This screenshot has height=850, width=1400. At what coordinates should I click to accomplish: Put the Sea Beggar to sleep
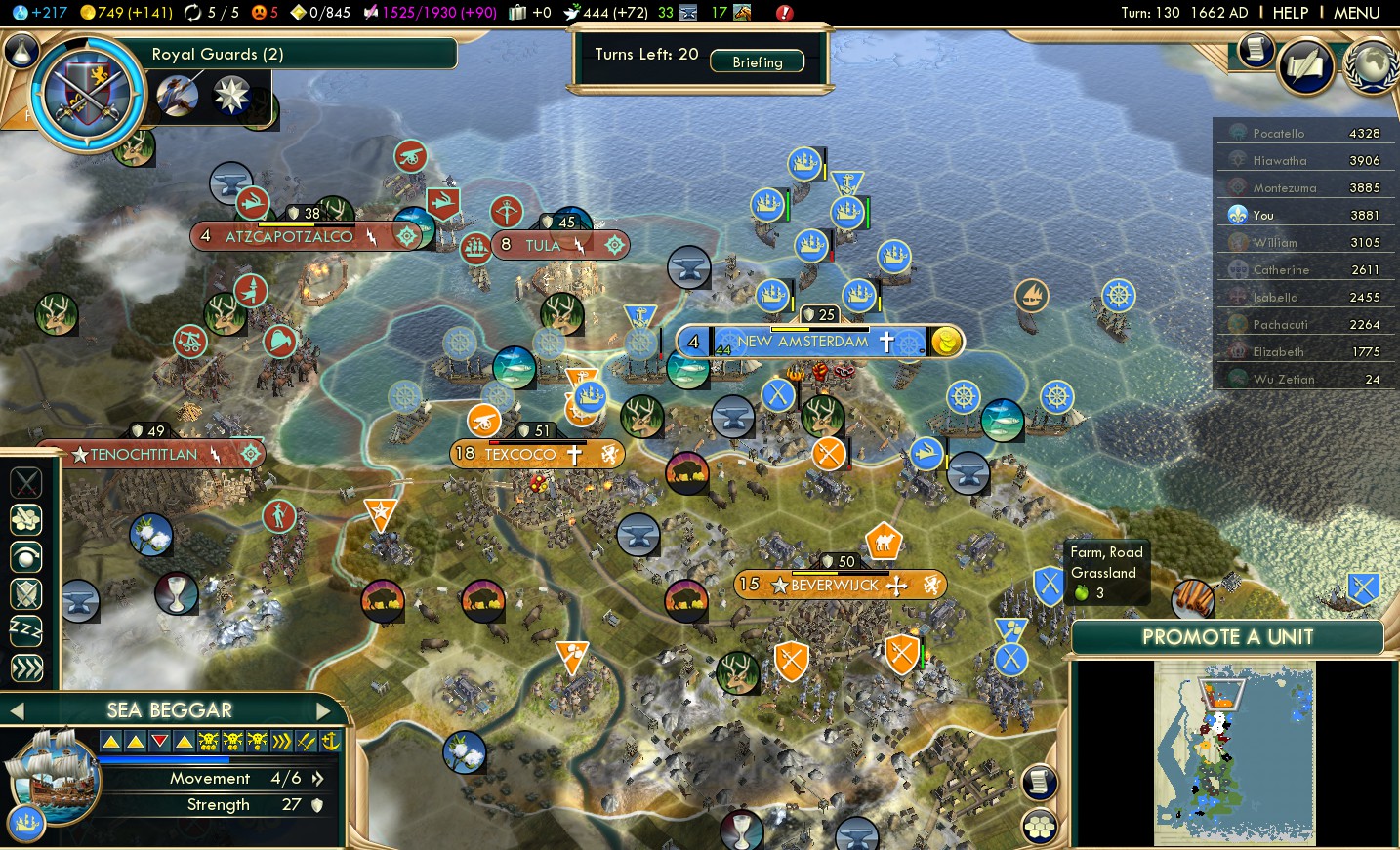26,630
